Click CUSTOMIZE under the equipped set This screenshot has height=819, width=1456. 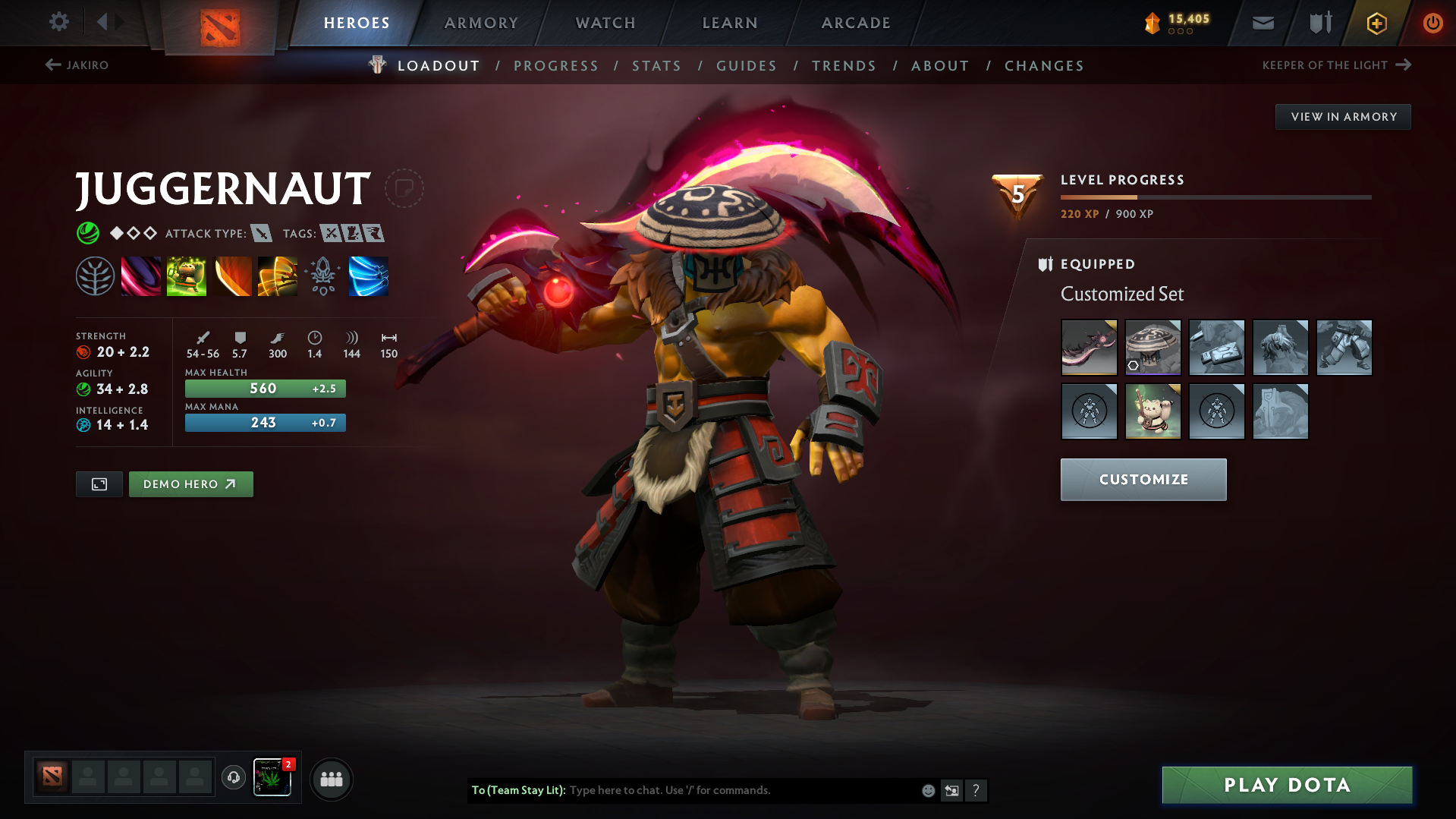1143,479
